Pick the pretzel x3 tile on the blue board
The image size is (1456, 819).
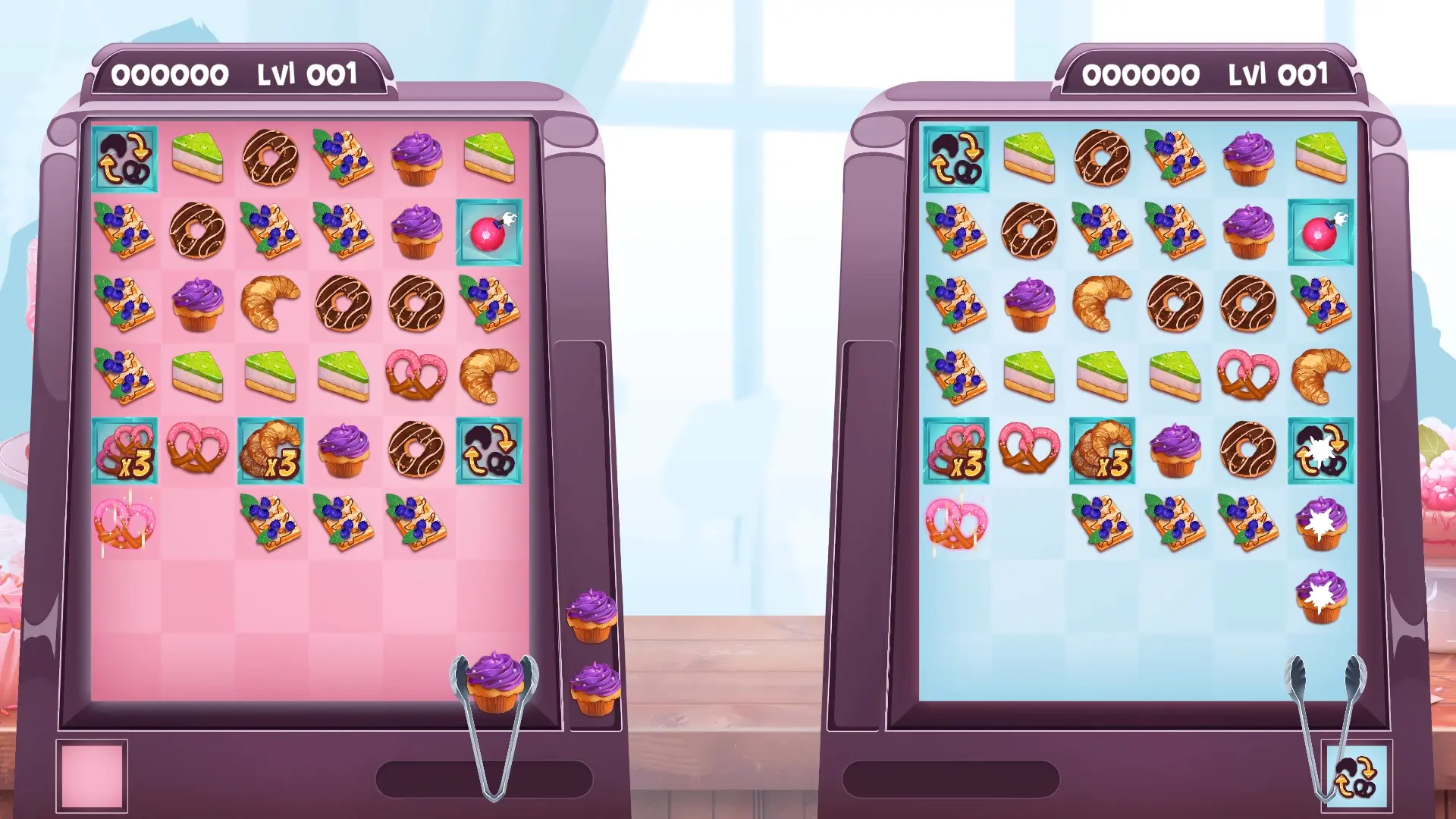pyautogui.click(x=955, y=451)
